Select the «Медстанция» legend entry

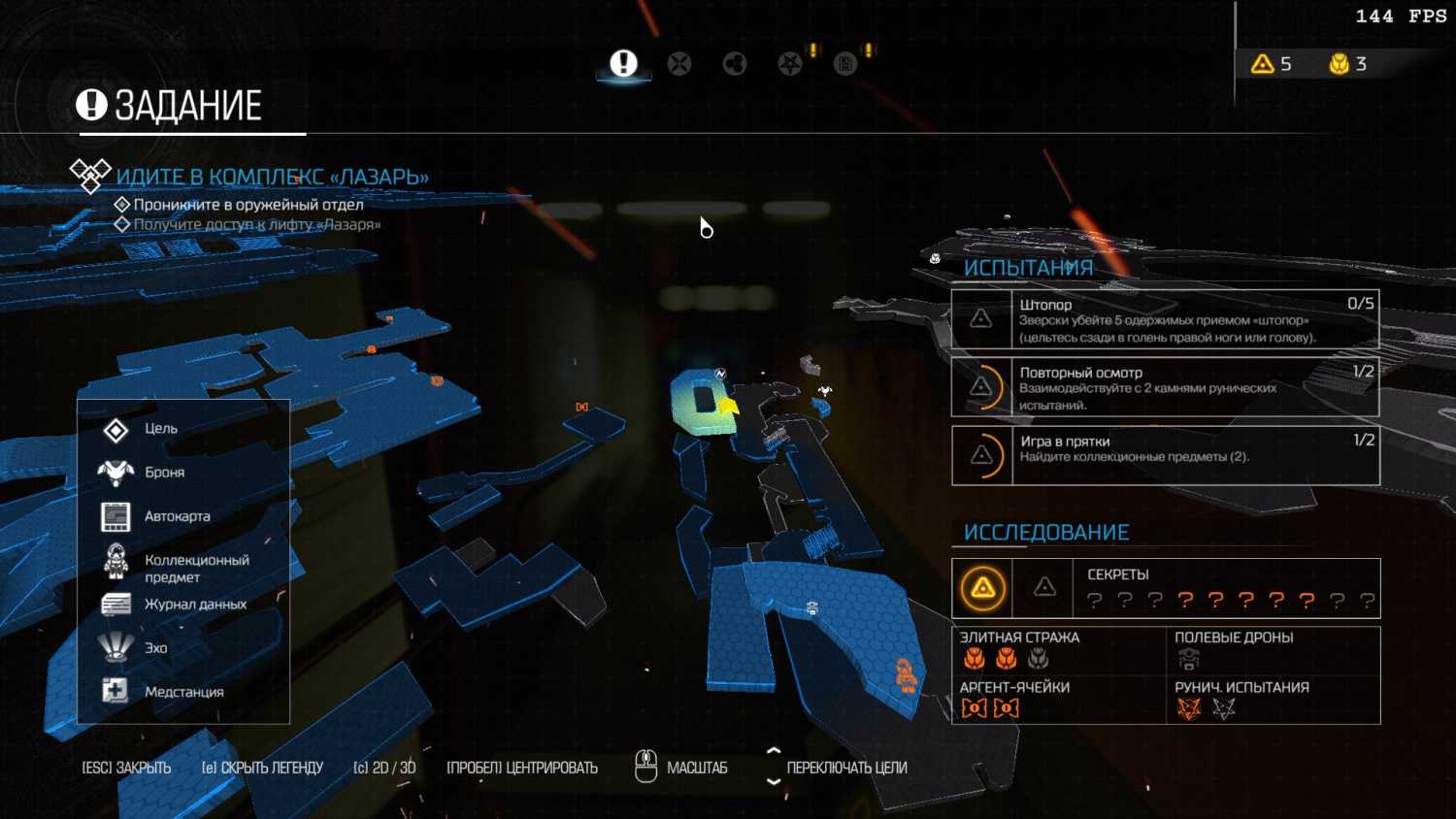pos(183,692)
